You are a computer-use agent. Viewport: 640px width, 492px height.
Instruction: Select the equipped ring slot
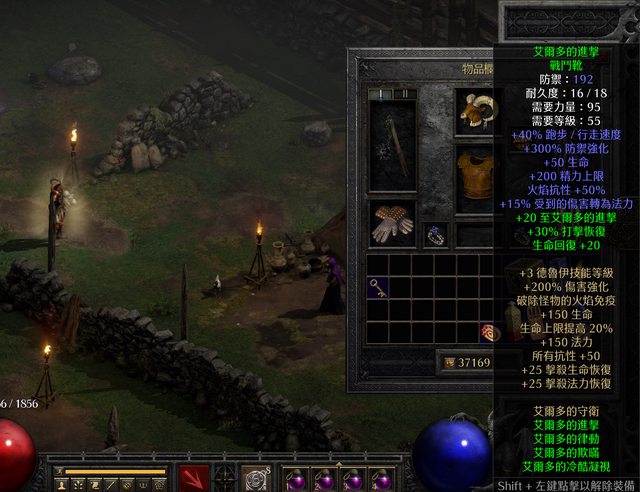(435, 235)
